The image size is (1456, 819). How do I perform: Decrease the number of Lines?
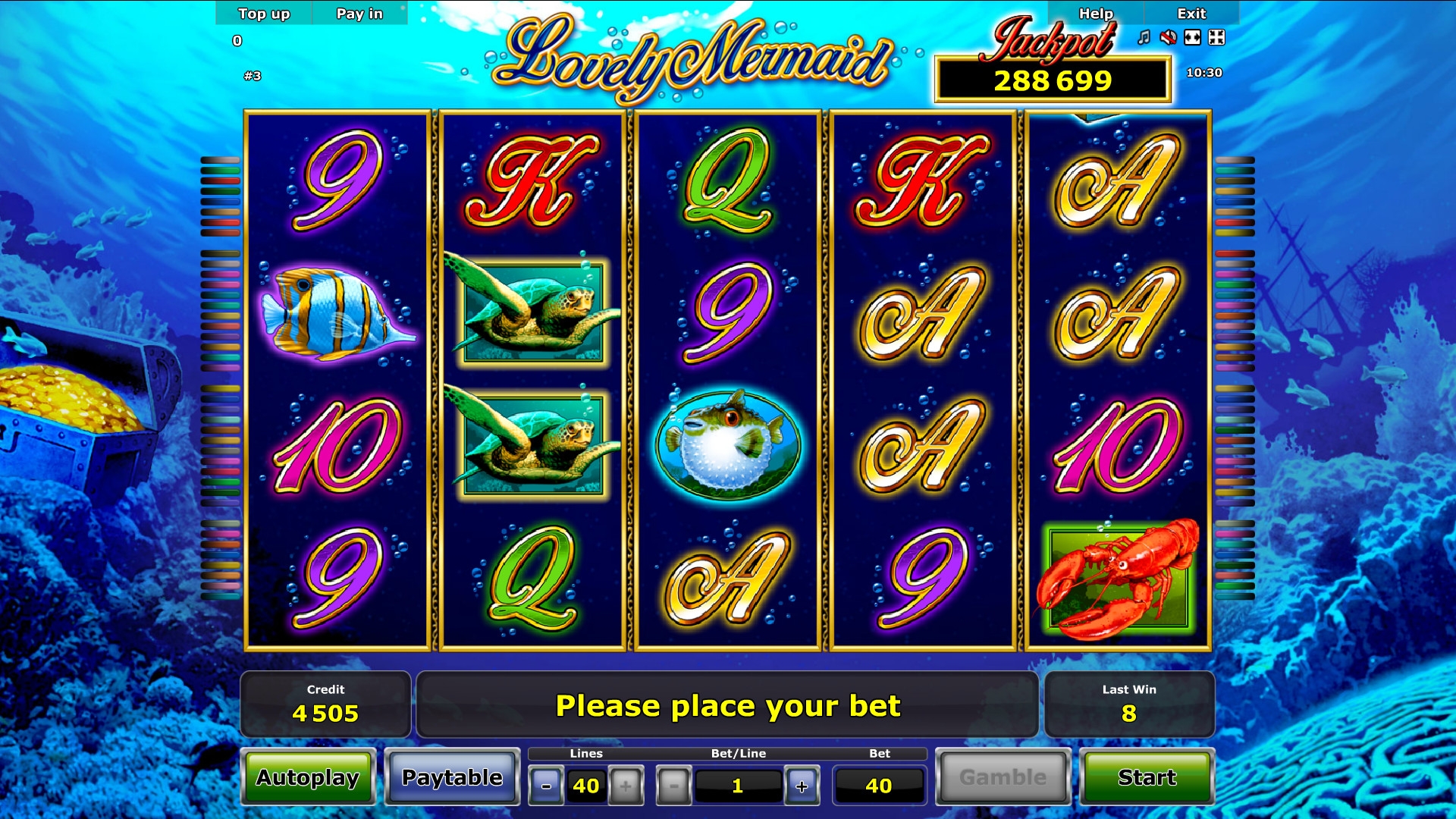[x=546, y=786]
